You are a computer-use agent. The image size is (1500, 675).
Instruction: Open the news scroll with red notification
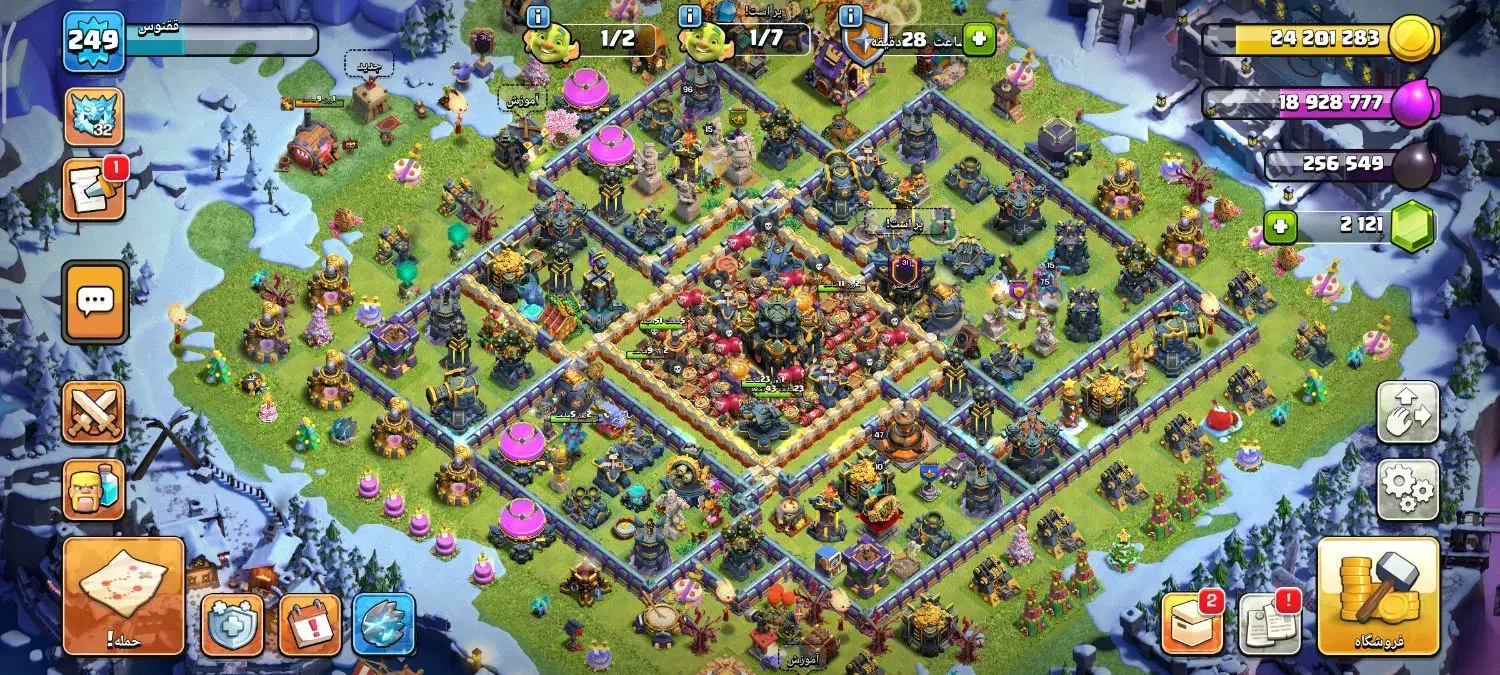point(94,189)
